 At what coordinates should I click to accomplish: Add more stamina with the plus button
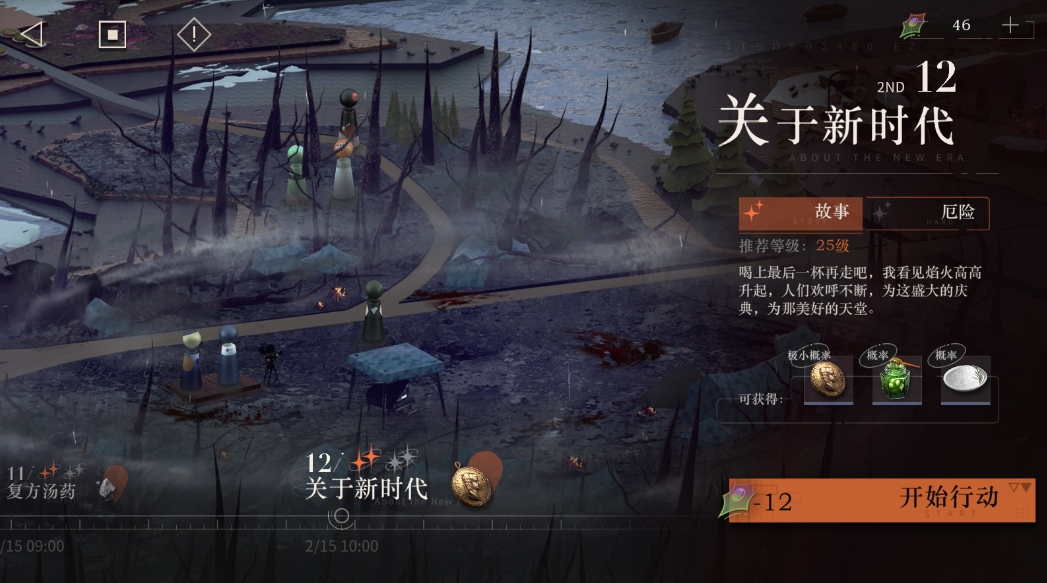point(1010,25)
